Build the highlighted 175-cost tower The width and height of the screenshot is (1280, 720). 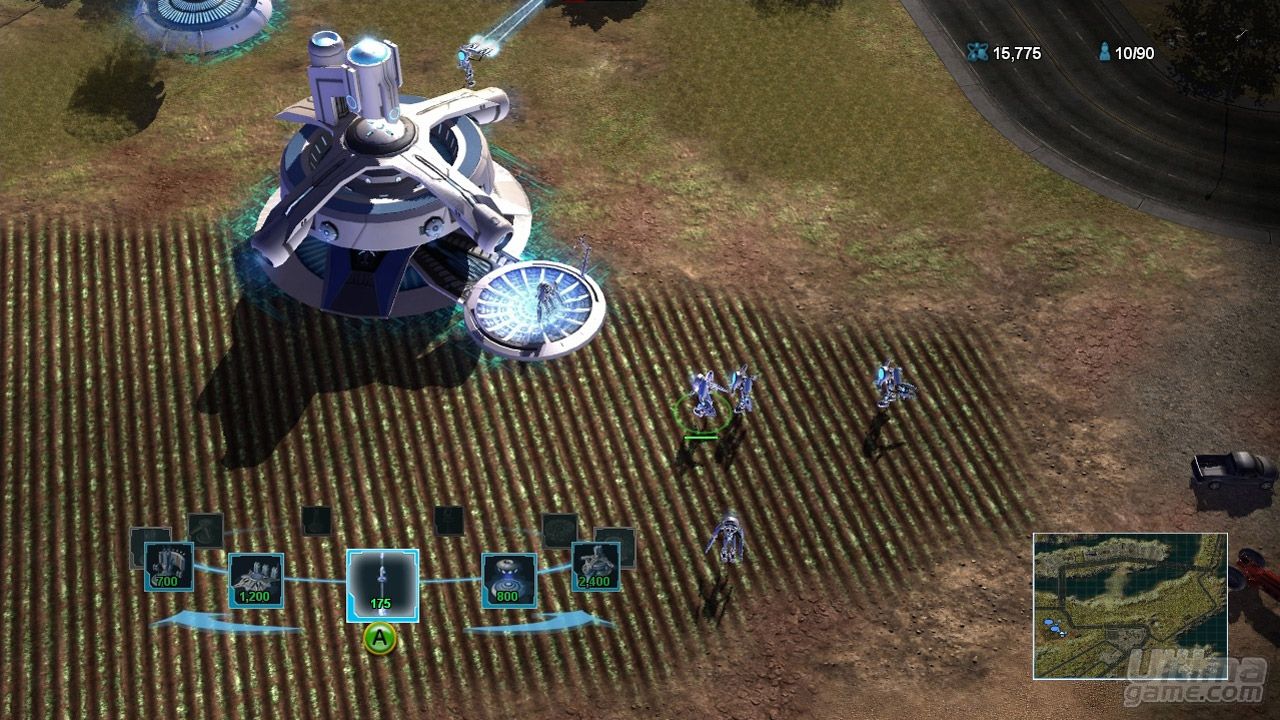tap(382, 585)
